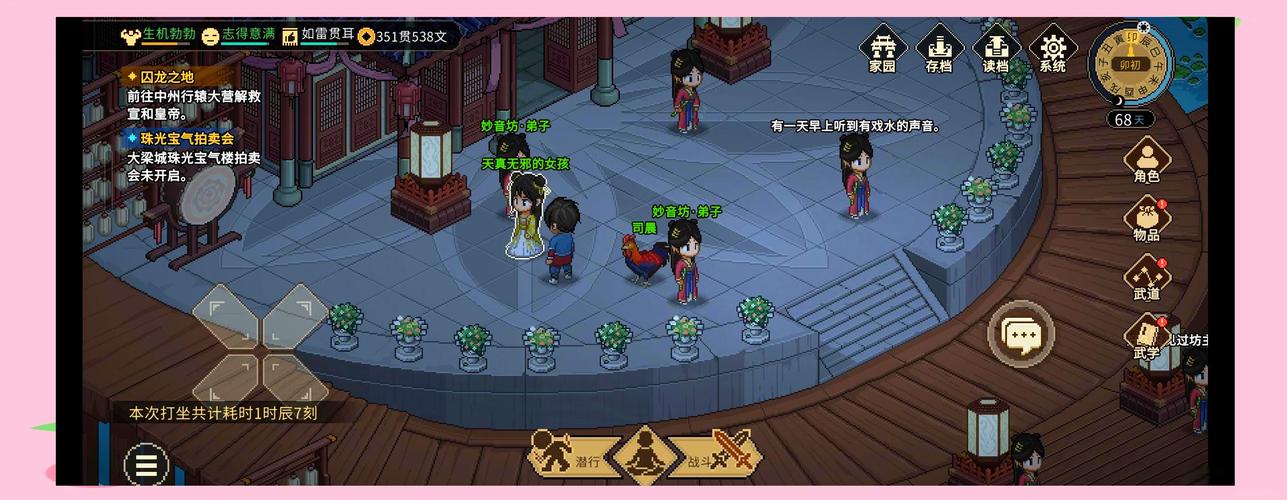The width and height of the screenshot is (1287, 500).
Task: Activate 潜行 stealth mode
Action: click(x=567, y=455)
